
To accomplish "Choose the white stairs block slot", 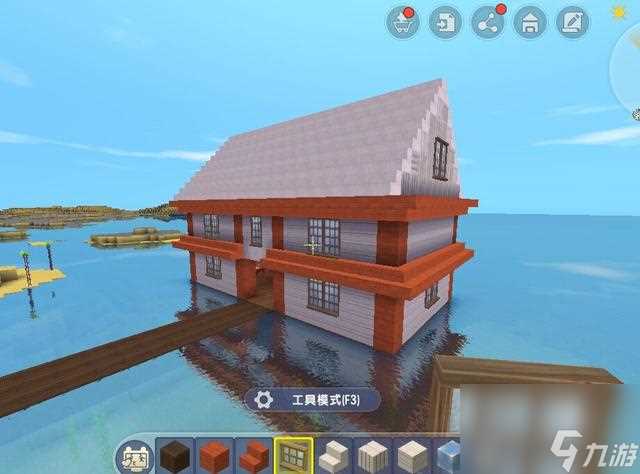I will pos(334,456).
